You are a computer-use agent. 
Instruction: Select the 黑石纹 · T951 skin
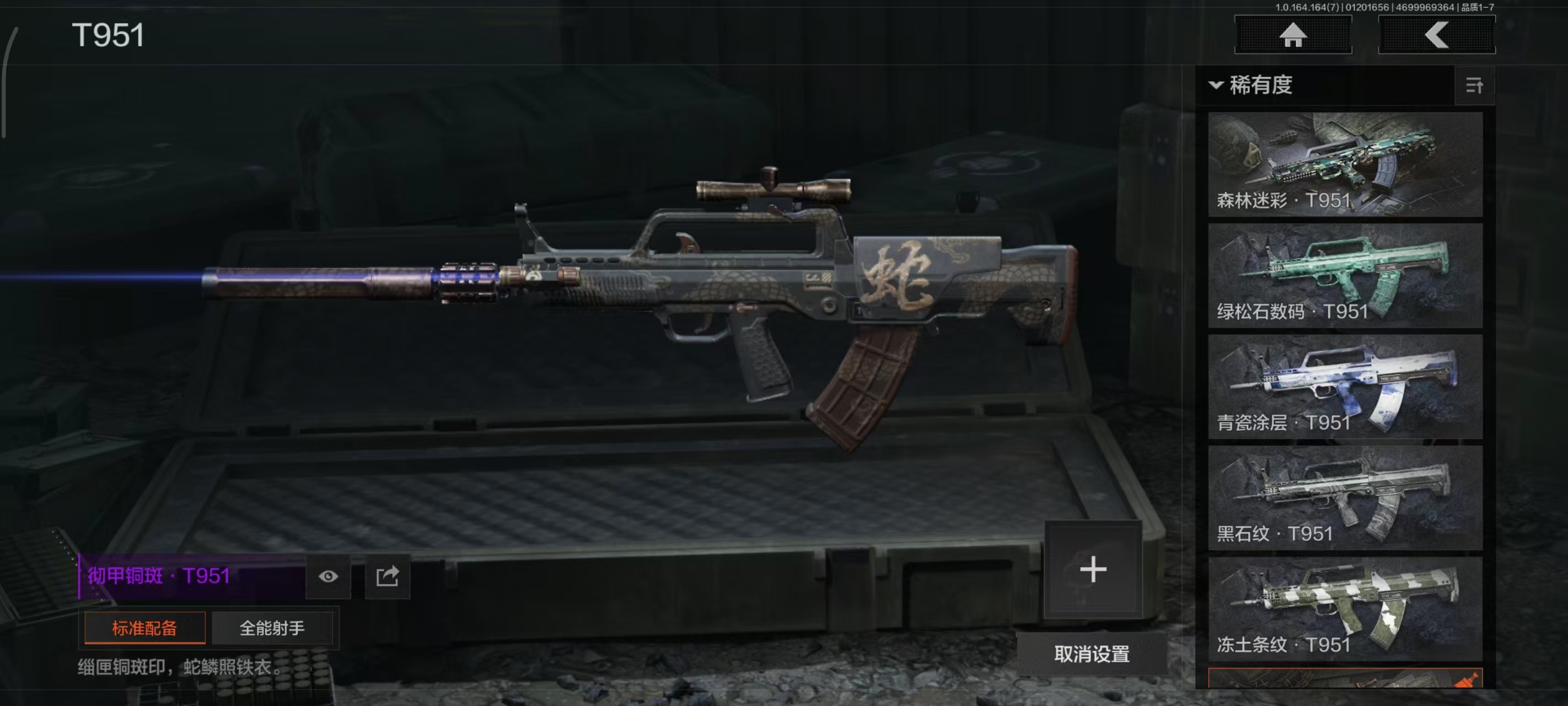(1345, 498)
